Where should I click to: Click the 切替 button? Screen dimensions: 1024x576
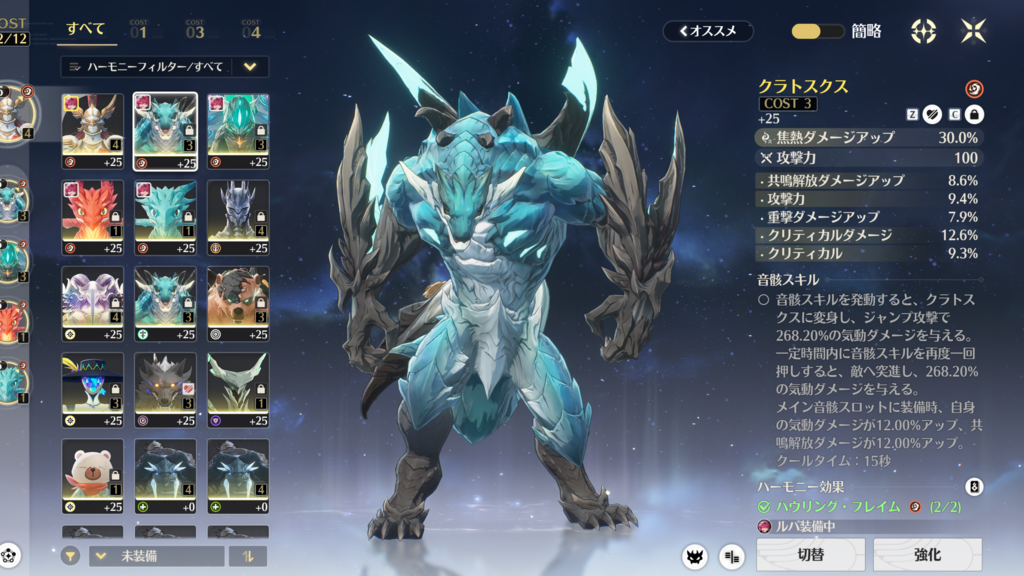pyautogui.click(x=810, y=554)
